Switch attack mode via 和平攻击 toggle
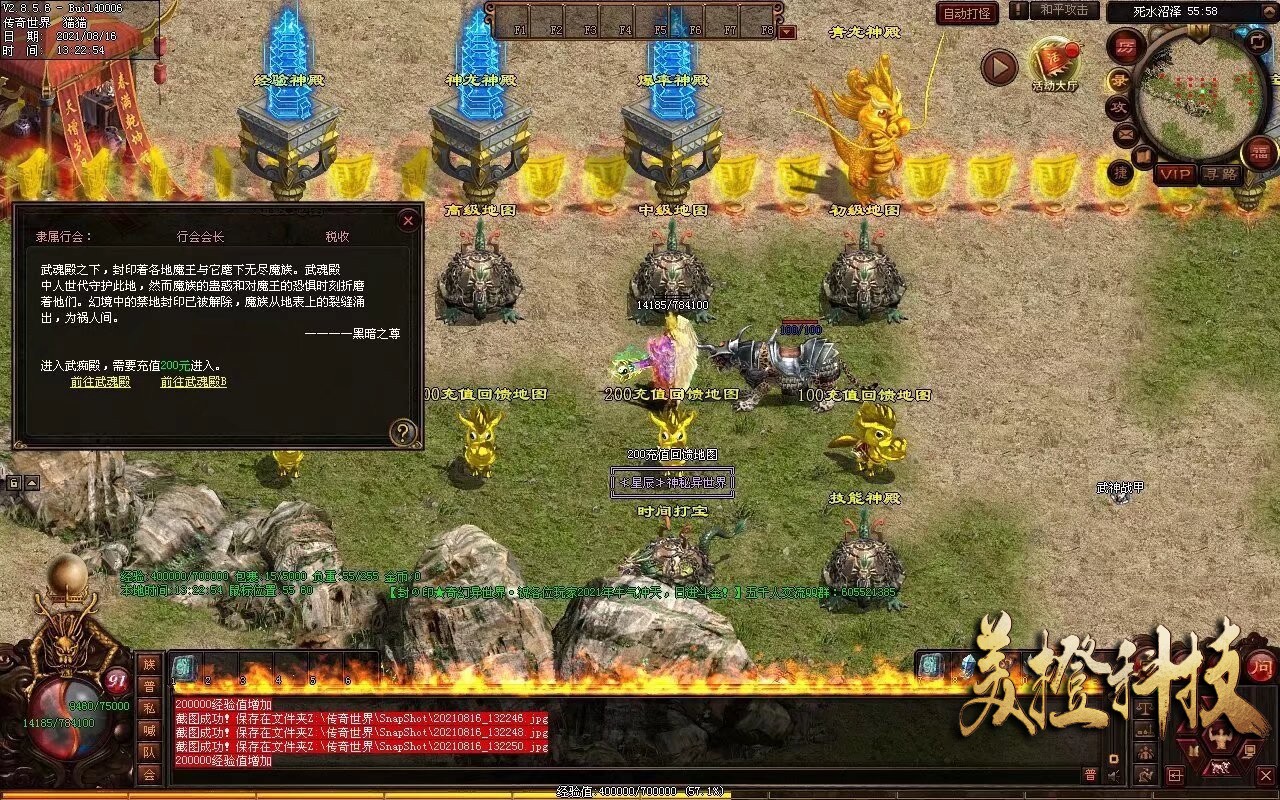Viewport: 1280px width, 800px height. pyautogui.click(x=1064, y=12)
